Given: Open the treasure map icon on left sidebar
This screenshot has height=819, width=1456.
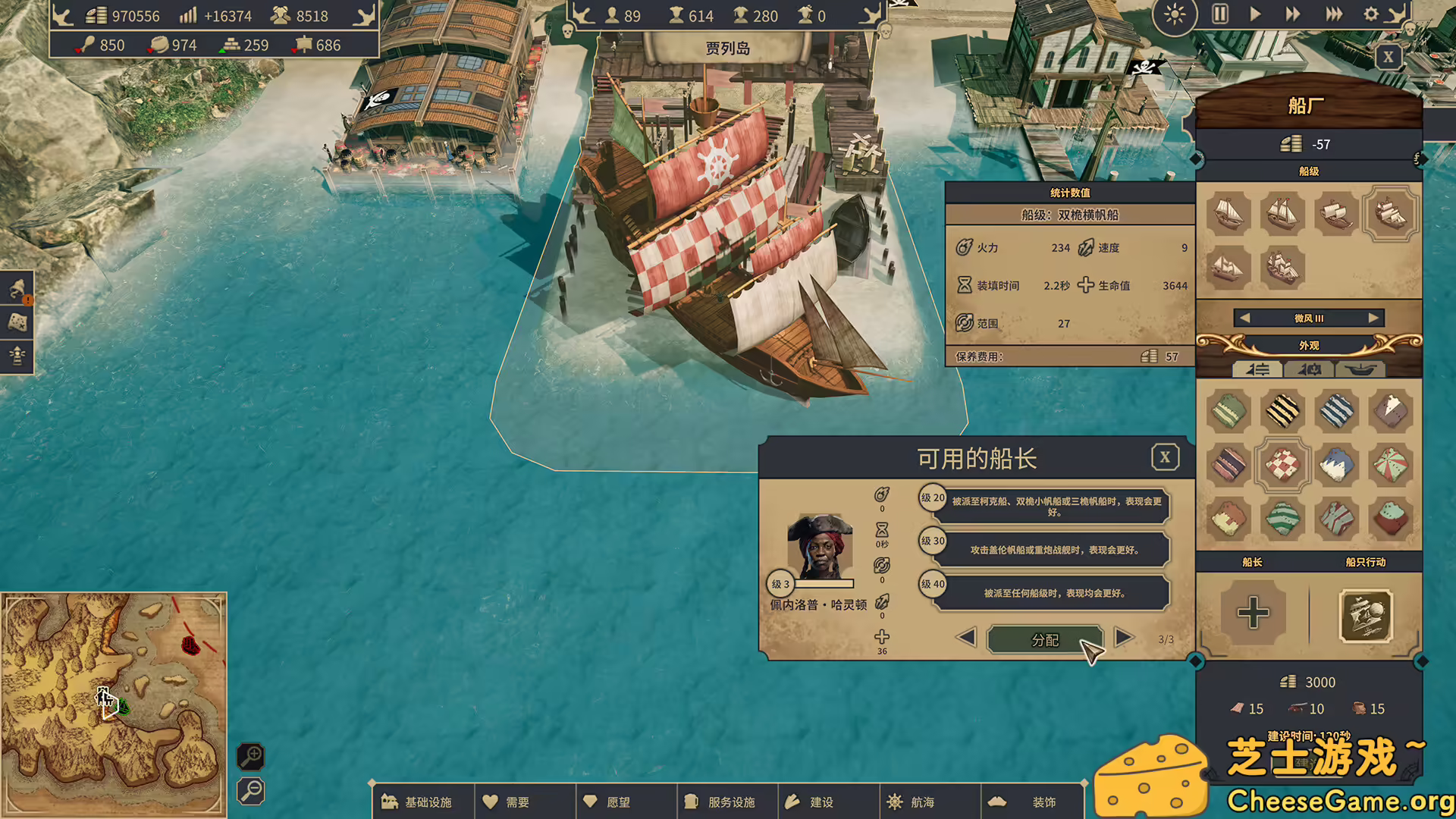Looking at the screenshot, I should 17,322.
